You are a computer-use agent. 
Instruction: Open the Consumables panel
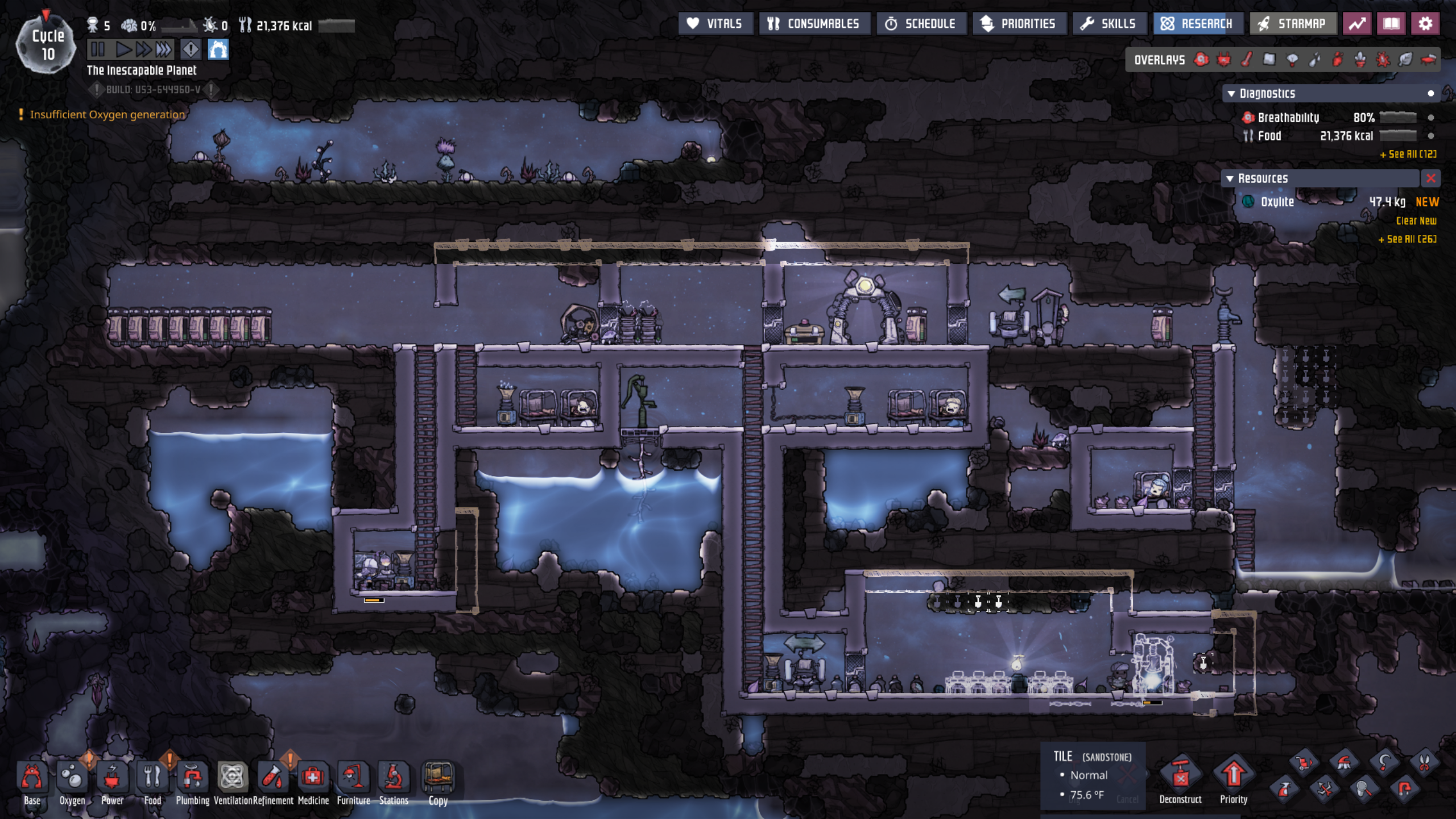pyautogui.click(x=813, y=24)
